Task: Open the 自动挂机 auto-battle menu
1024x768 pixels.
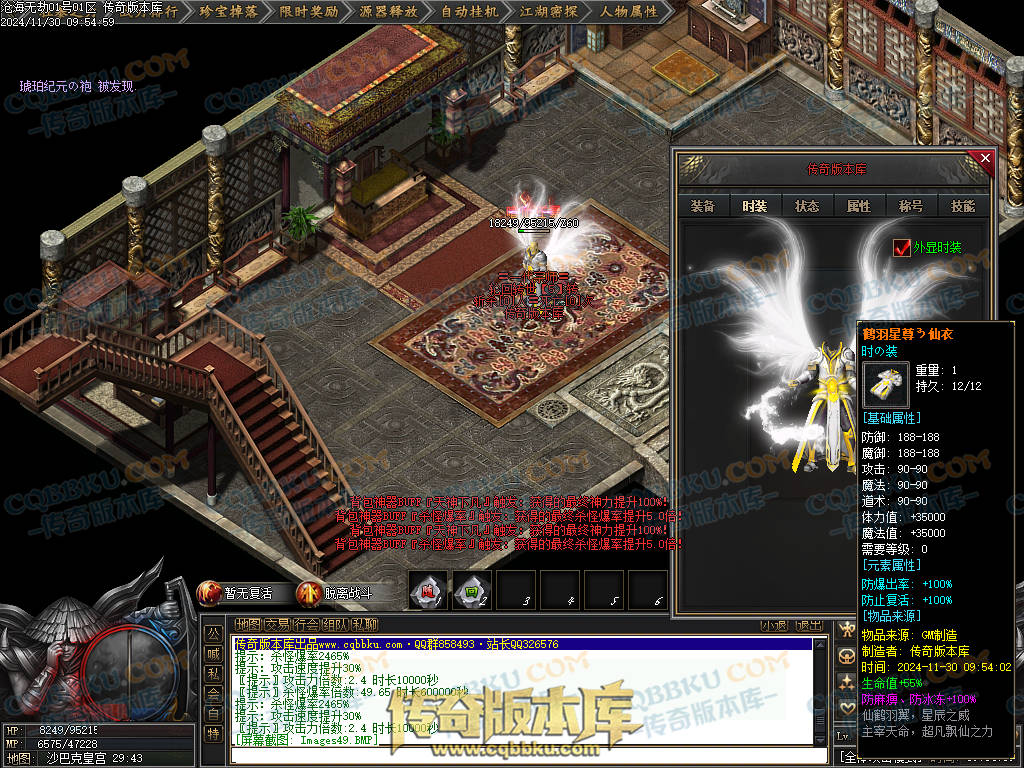Action: (x=469, y=12)
